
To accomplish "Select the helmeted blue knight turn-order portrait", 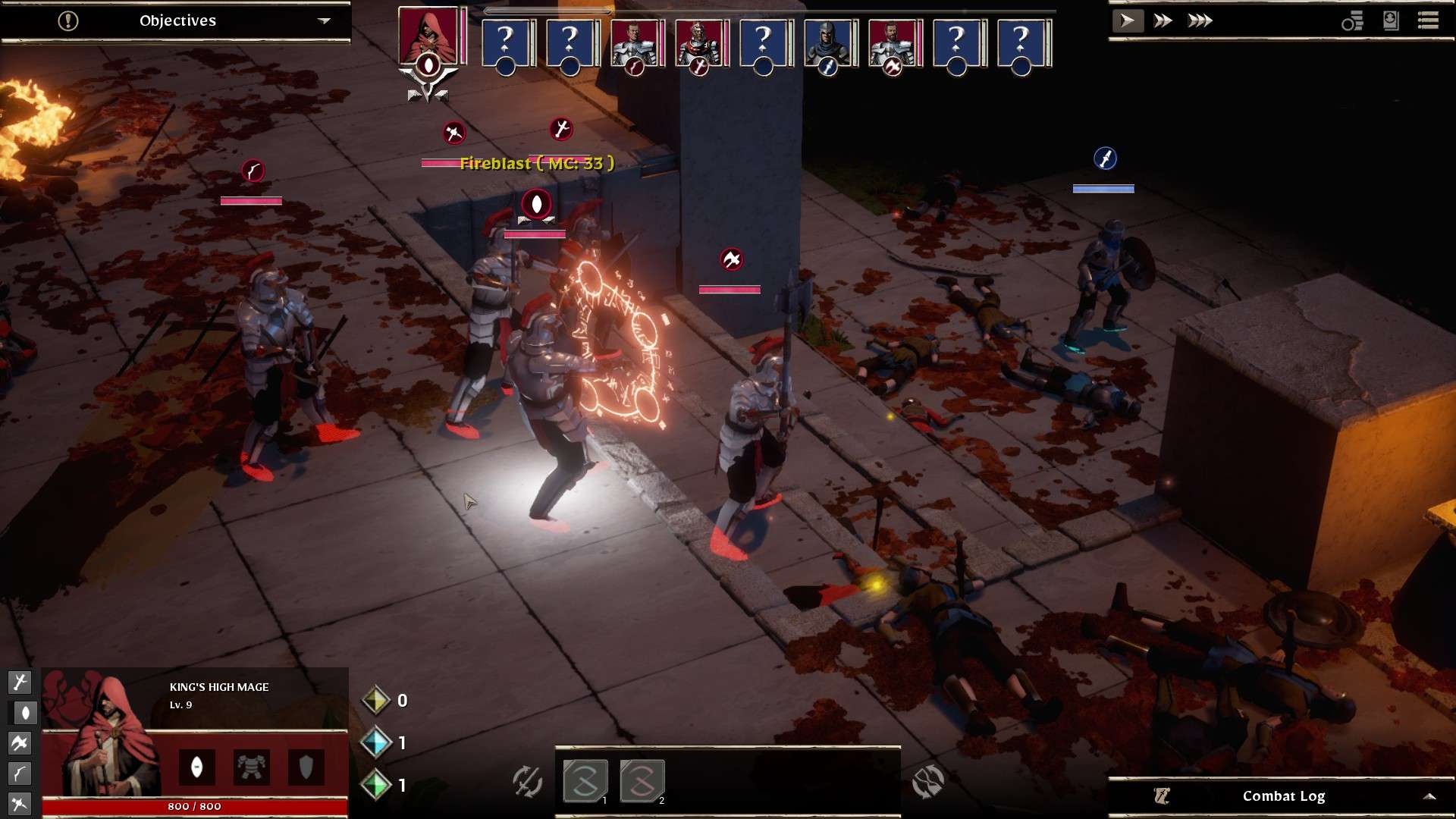I will [827, 42].
